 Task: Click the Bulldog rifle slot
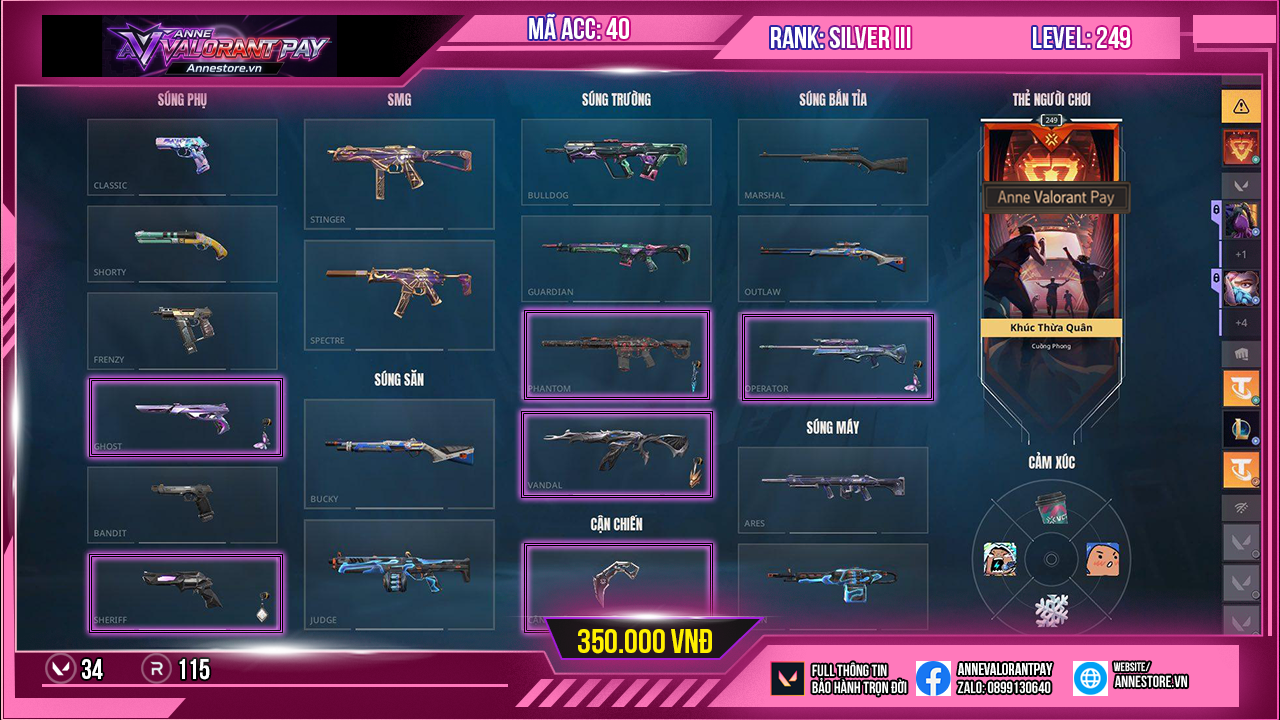tap(616, 162)
